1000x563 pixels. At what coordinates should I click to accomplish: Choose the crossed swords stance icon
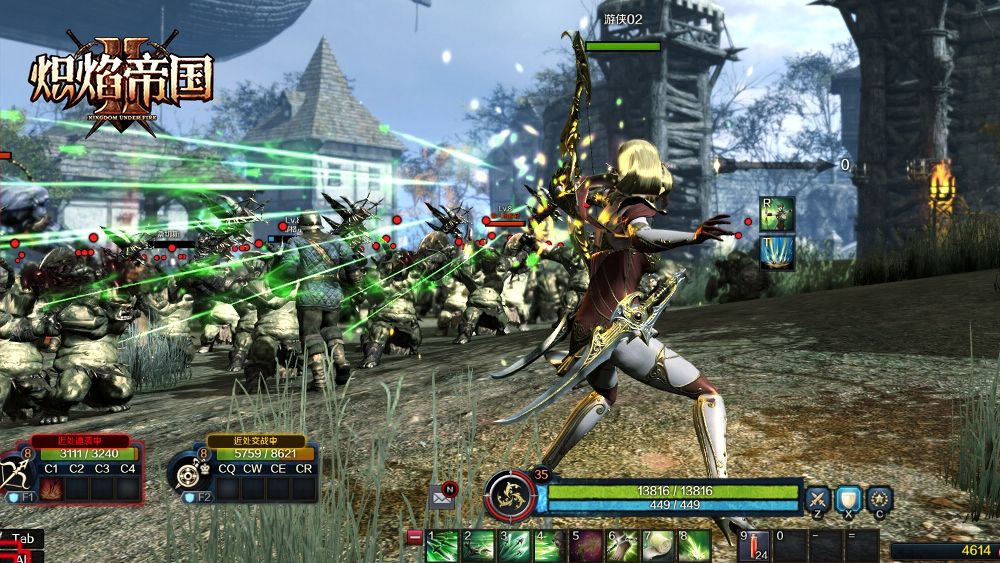click(x=818, y=497)
